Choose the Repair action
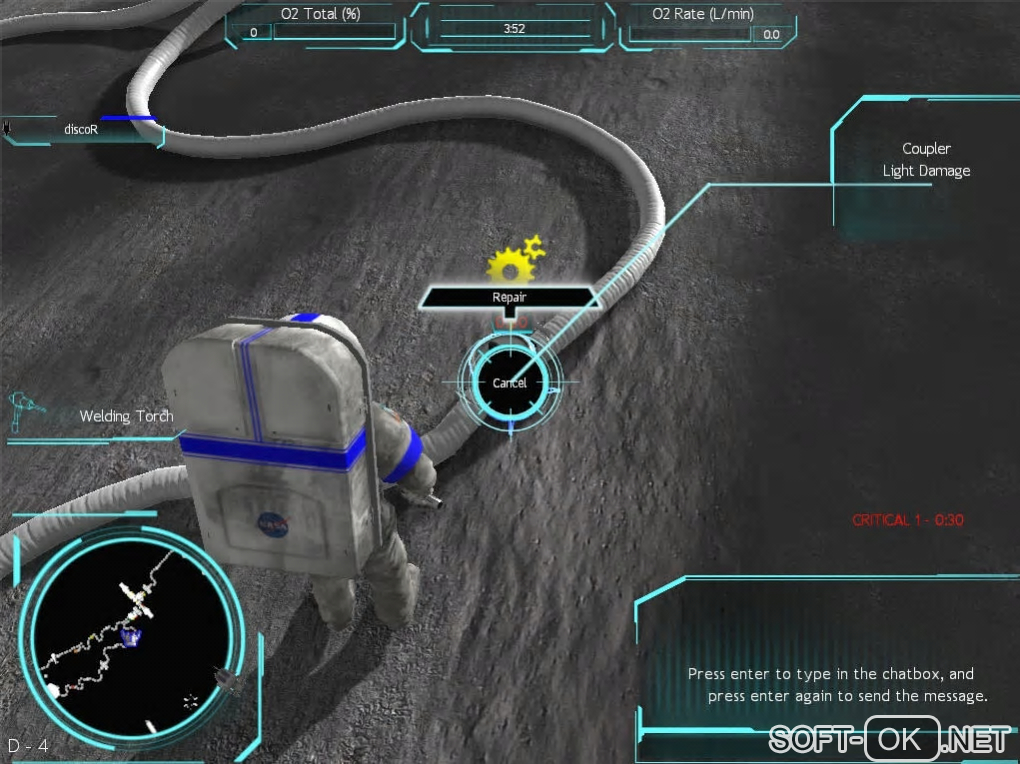 coord(509,297)
